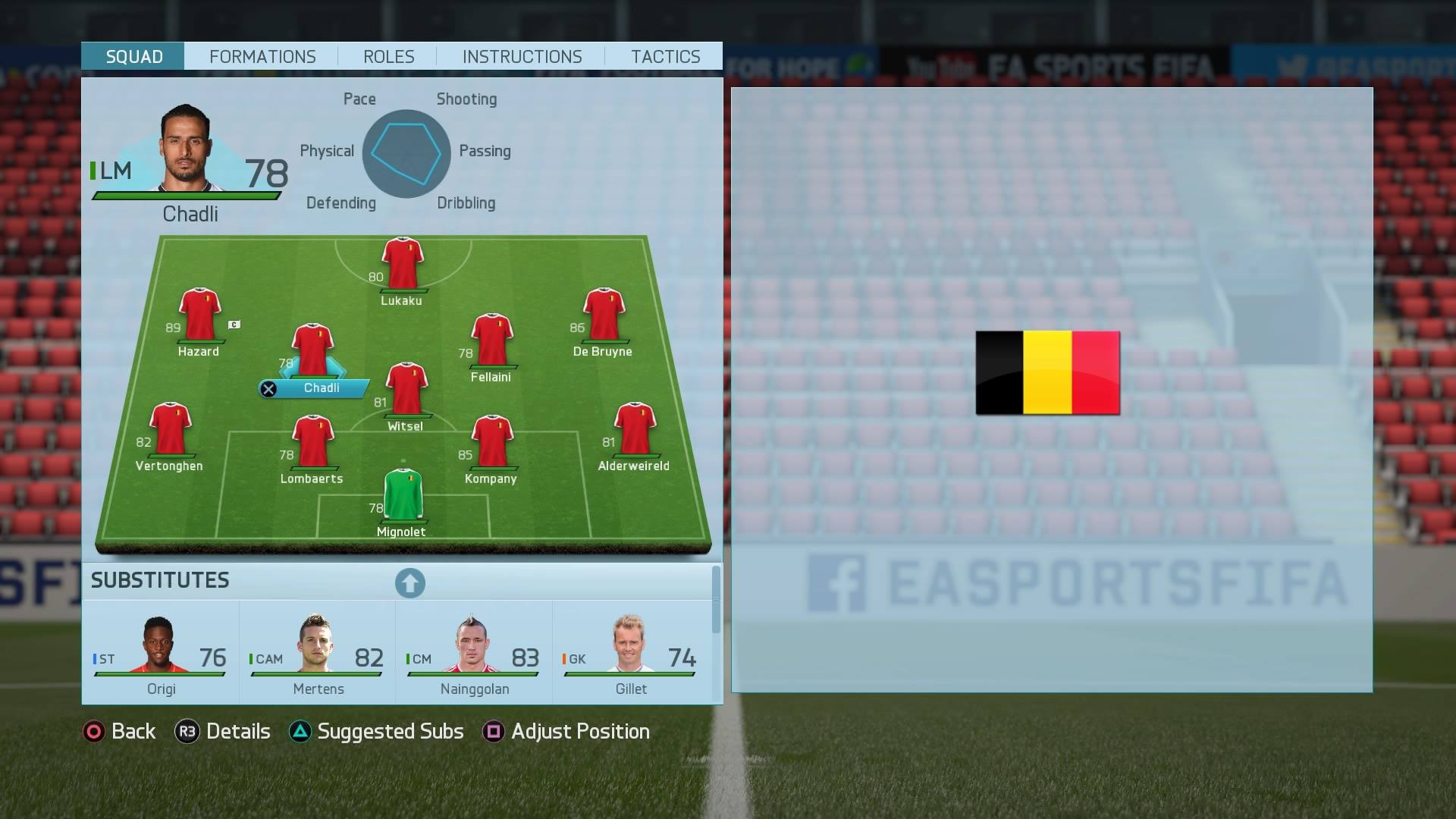
Task: Pick Kompany in defence
Action: click(x=492, y=442)
